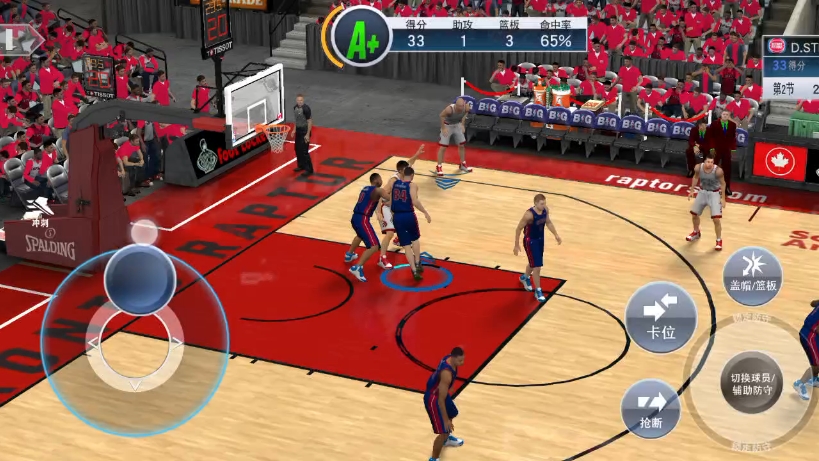Hit the 抢断 steal button
Screen dimensions: 819x461
coord(650,408)
